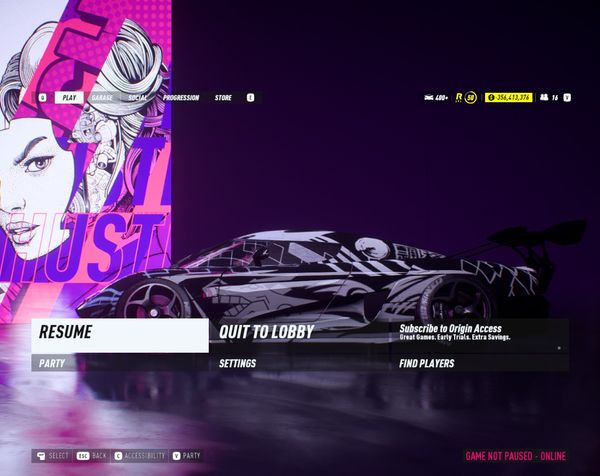Resume the game
This screenshot has width=600, height=476.
click(119, 333)
